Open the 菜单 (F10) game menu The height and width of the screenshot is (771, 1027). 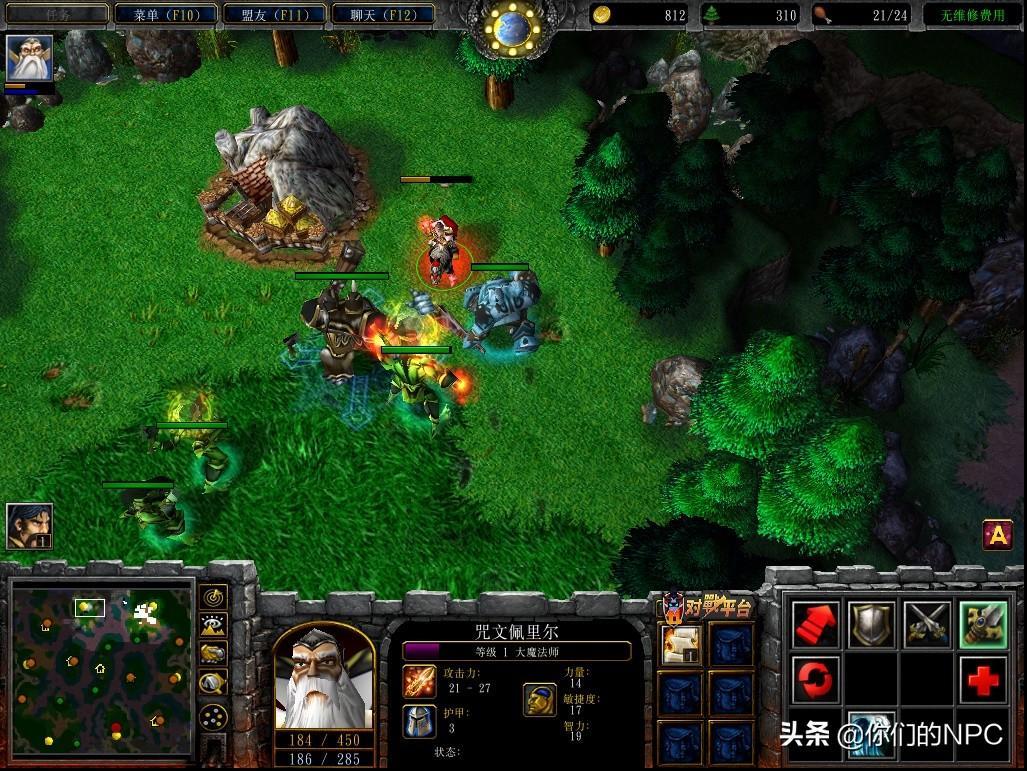(161, 15)
